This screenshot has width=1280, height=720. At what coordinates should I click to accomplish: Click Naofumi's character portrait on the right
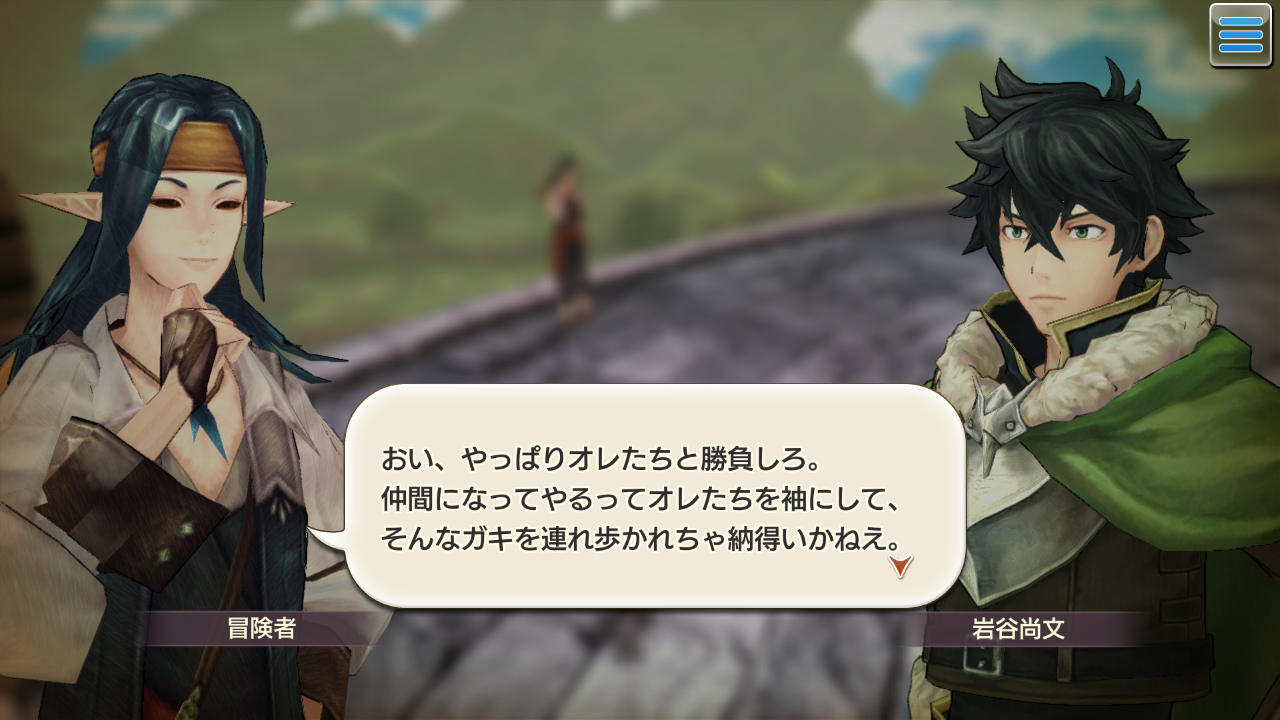pyautogui.click(x=1060, y=250)
